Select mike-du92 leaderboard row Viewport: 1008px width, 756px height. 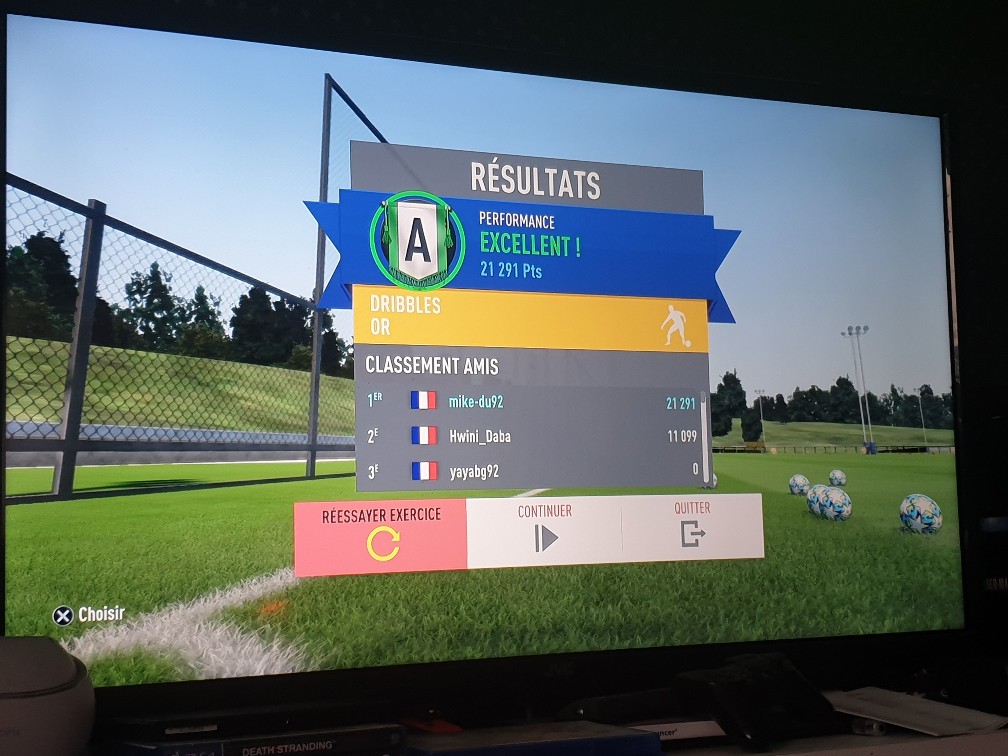pos(530,402)
